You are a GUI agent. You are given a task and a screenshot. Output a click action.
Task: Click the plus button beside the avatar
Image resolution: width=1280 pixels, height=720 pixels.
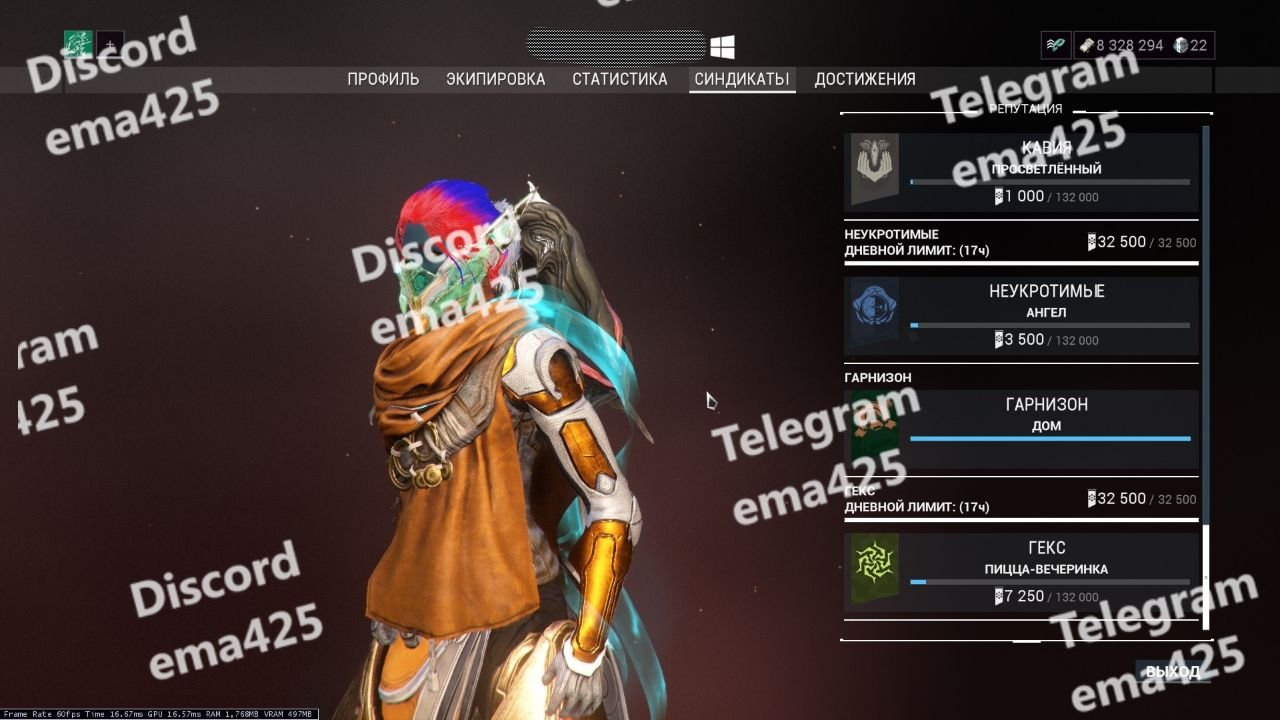(110, 46)
